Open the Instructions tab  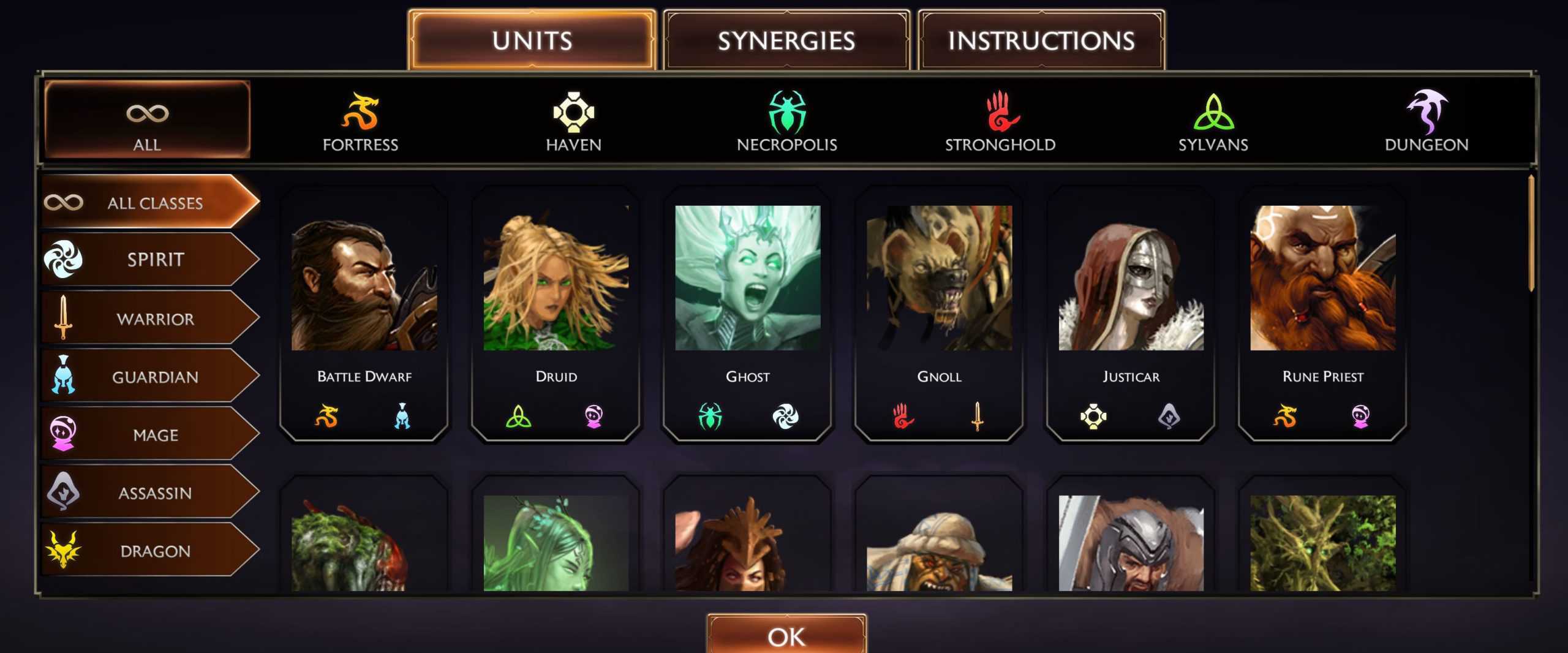pos(1041,40)
